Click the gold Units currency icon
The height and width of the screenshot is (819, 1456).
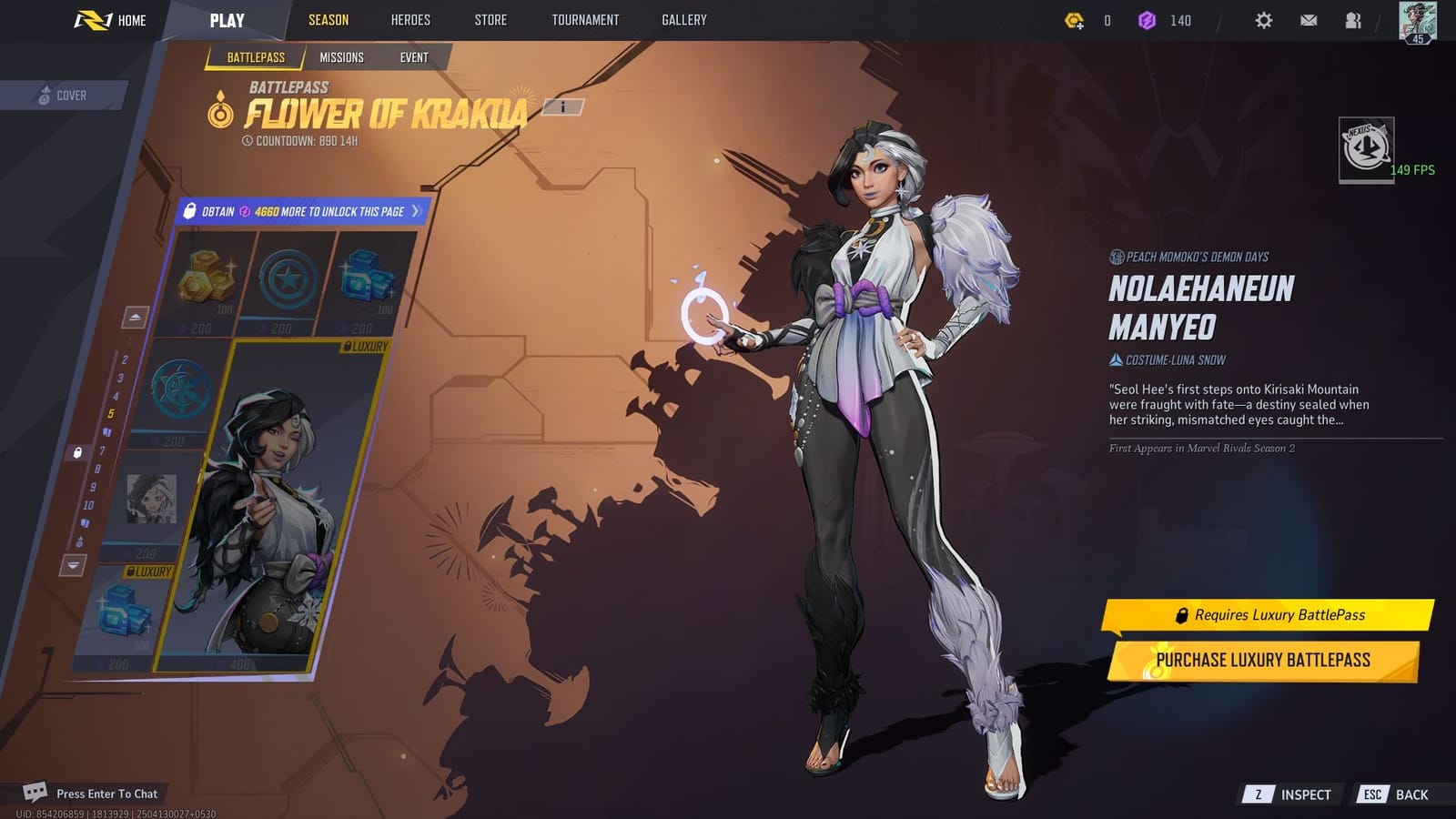point(1075,19)
